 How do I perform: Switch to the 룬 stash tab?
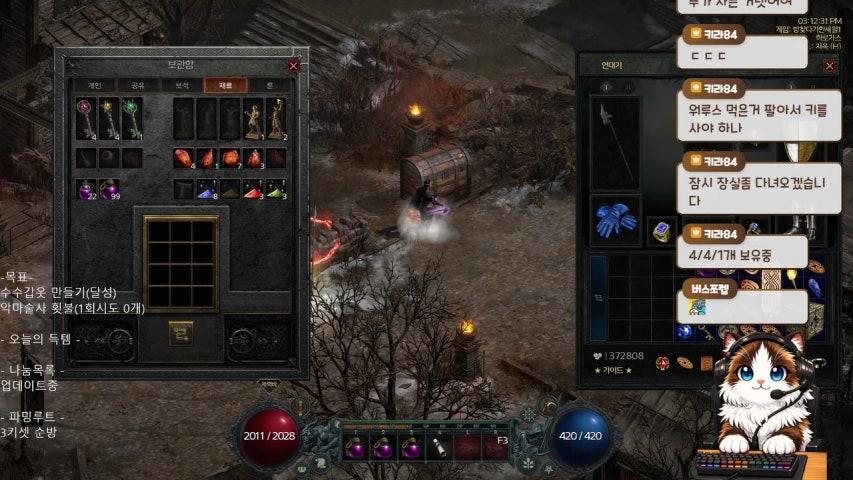coord(266,85)
